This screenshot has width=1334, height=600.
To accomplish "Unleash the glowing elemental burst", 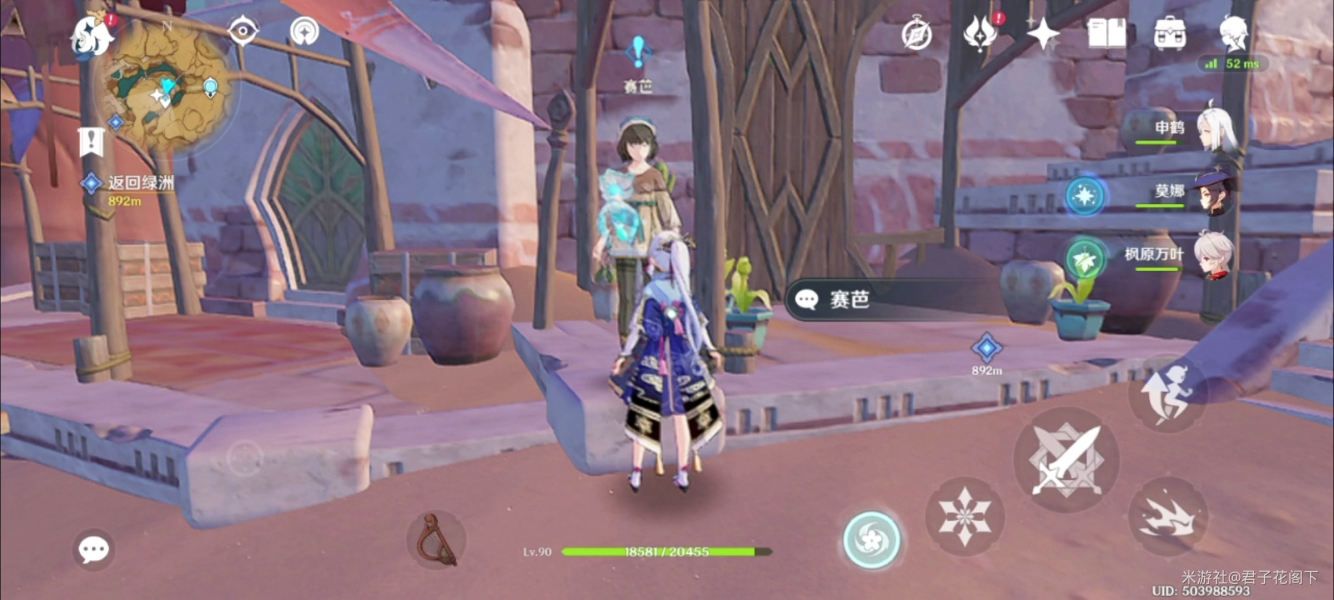I will pyautogui.click(x=872, y=540).
